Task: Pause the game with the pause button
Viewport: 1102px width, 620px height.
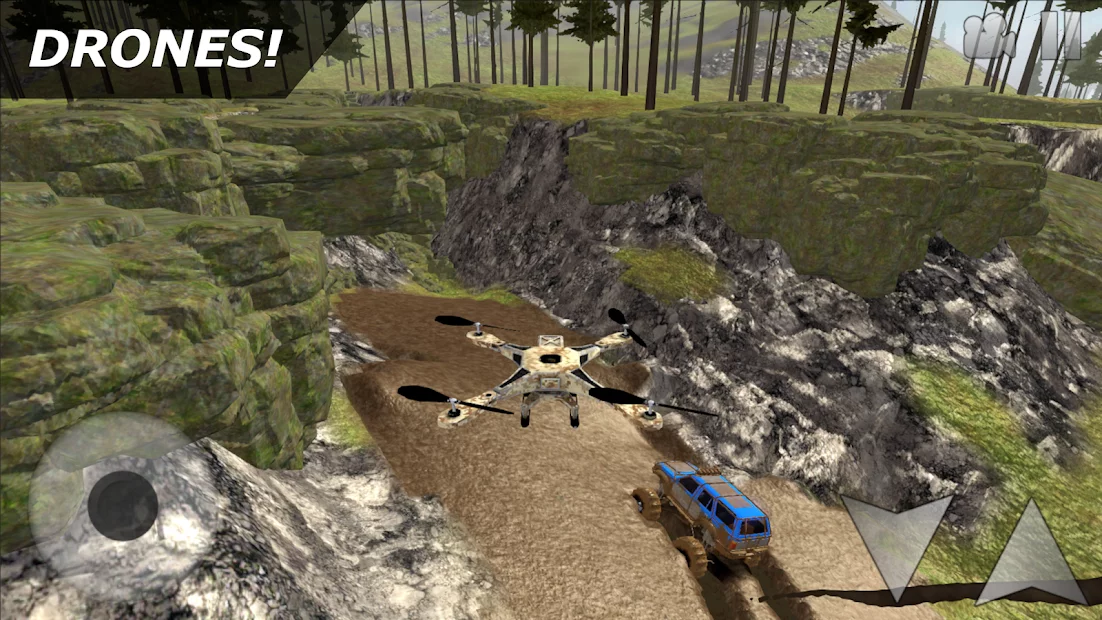Action: tap(1060, 37)
